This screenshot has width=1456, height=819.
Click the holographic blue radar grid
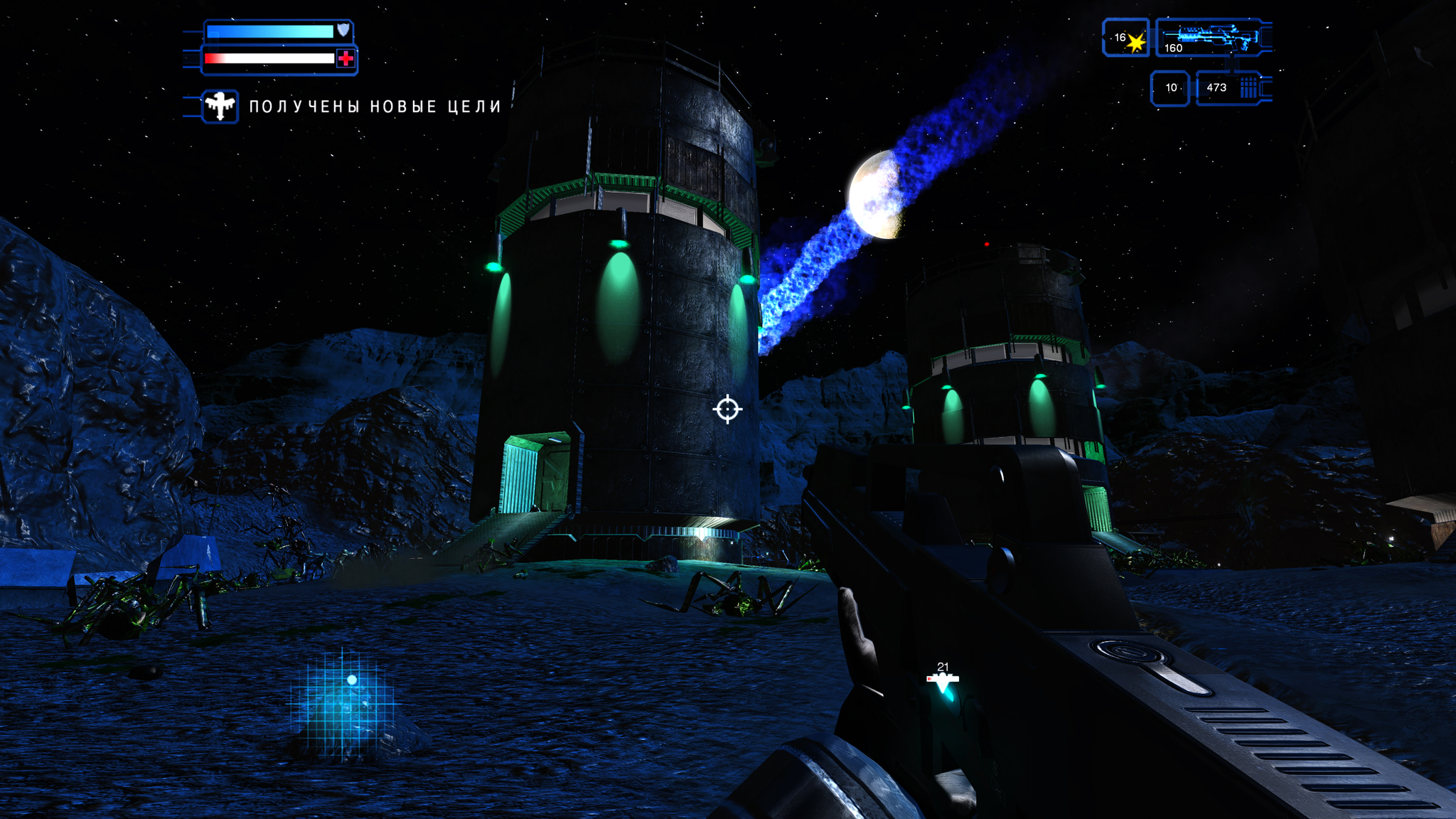343,702
